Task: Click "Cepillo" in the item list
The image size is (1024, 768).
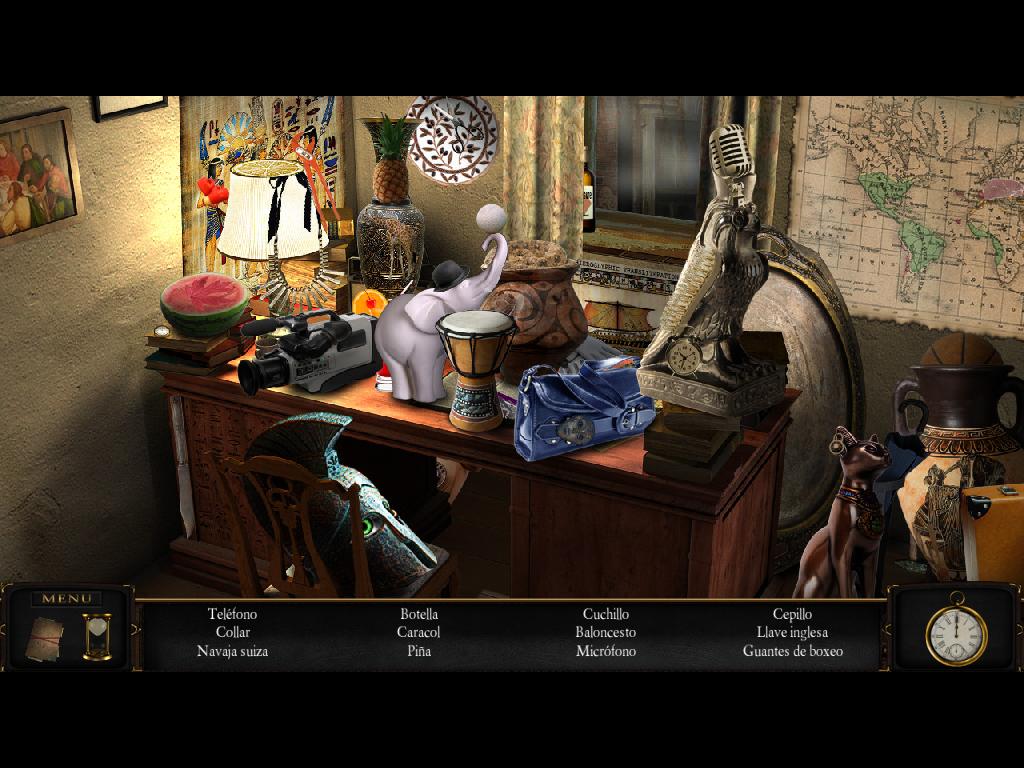Action: 792,614
